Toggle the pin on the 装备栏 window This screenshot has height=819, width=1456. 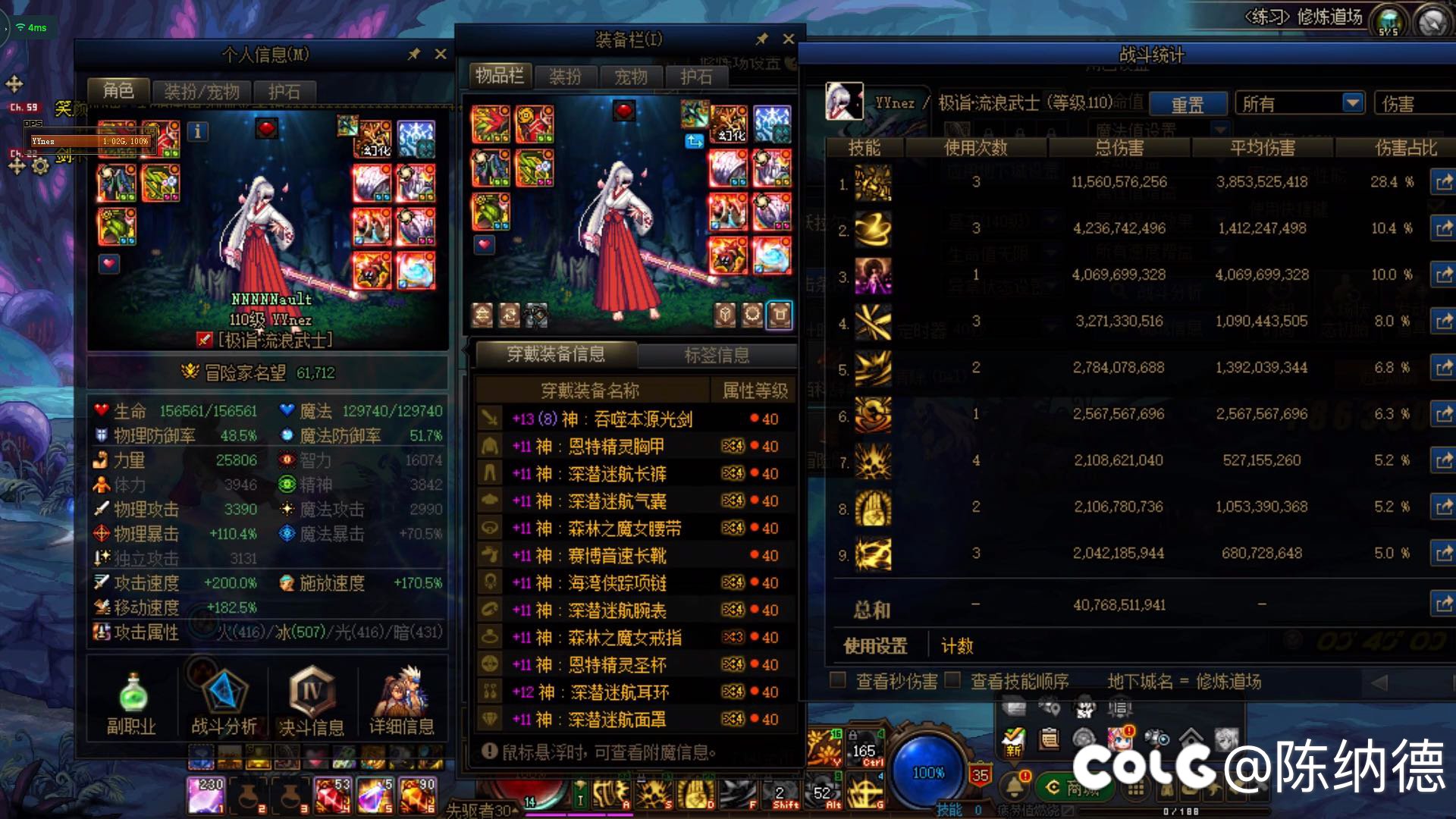[x=764, y=39]
